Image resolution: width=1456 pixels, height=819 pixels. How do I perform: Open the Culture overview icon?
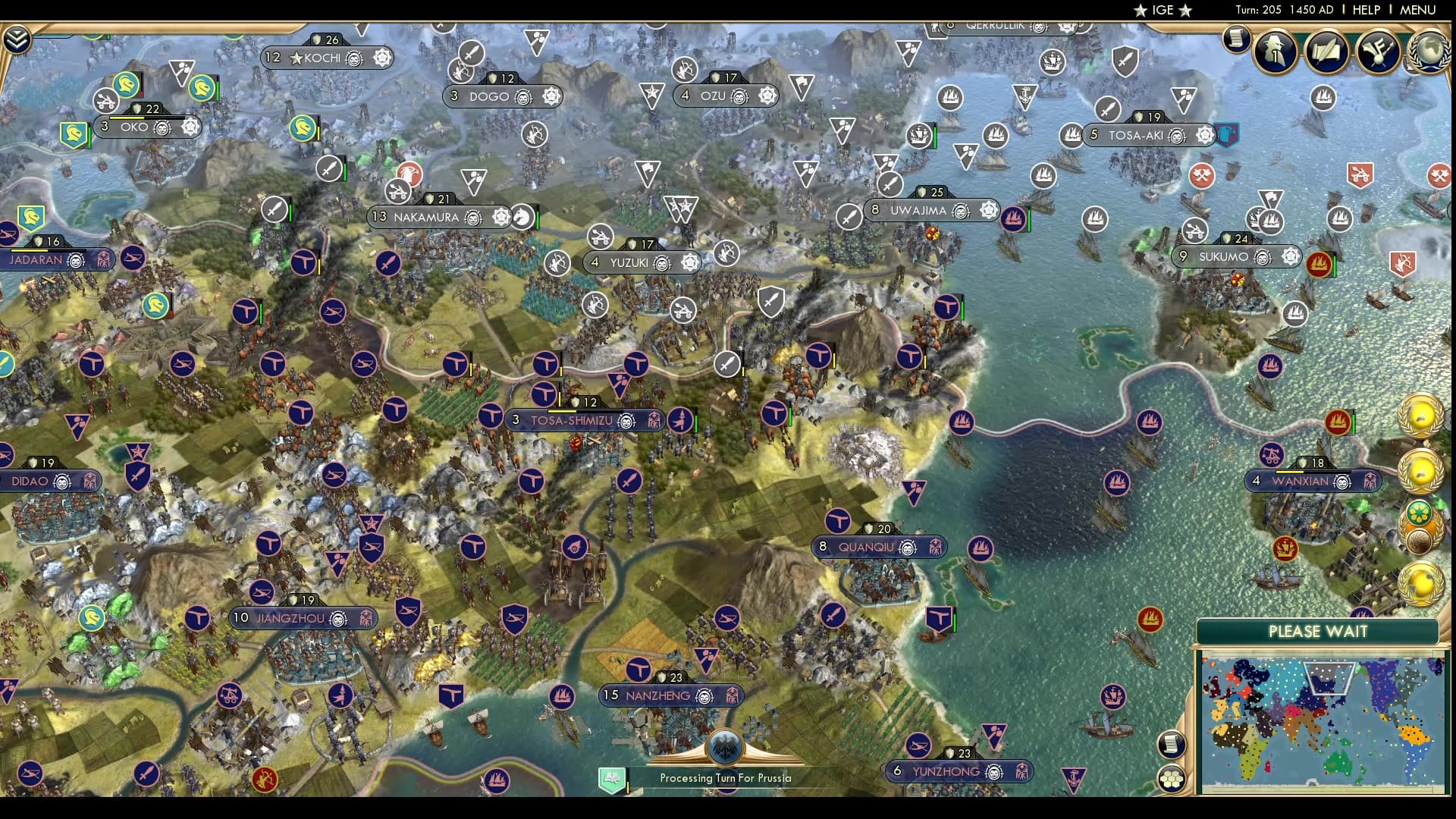click(1376, 51)
